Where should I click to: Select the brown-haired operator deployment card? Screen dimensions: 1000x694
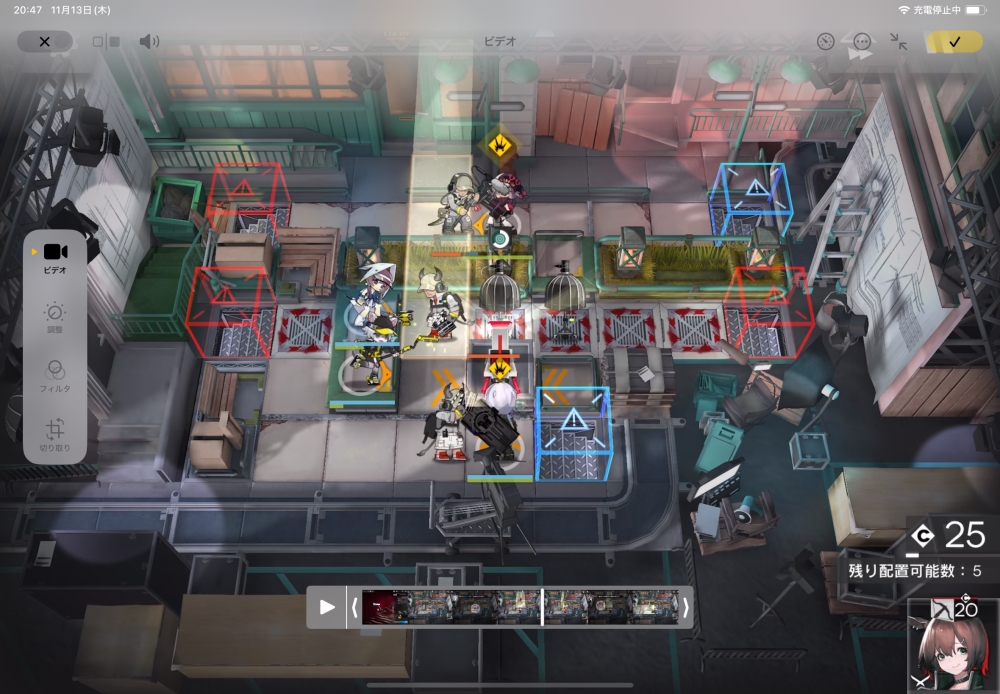(952, 646)
